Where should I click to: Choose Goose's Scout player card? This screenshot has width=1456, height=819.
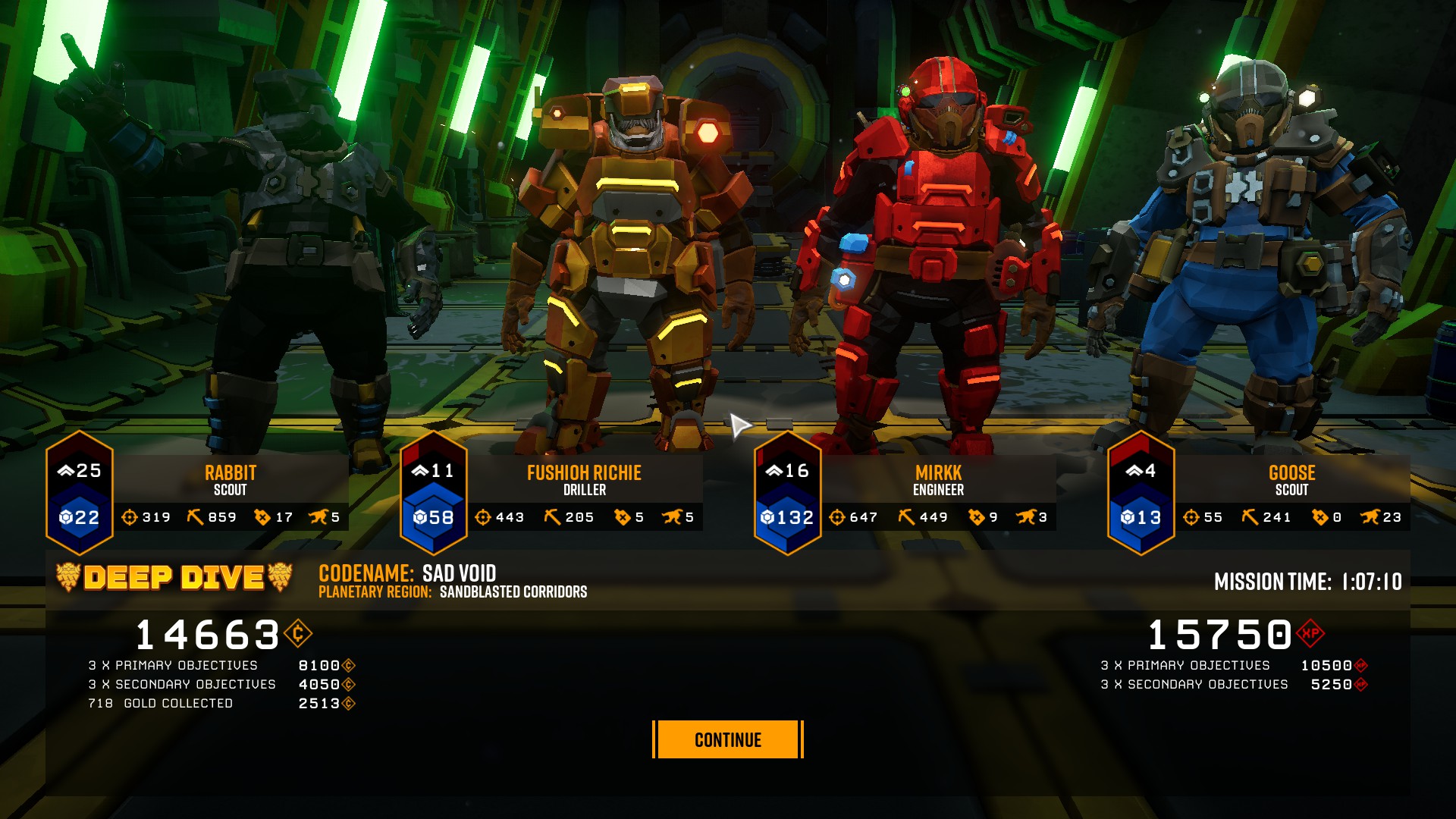pyautogui.click(x=1291, y=481)
